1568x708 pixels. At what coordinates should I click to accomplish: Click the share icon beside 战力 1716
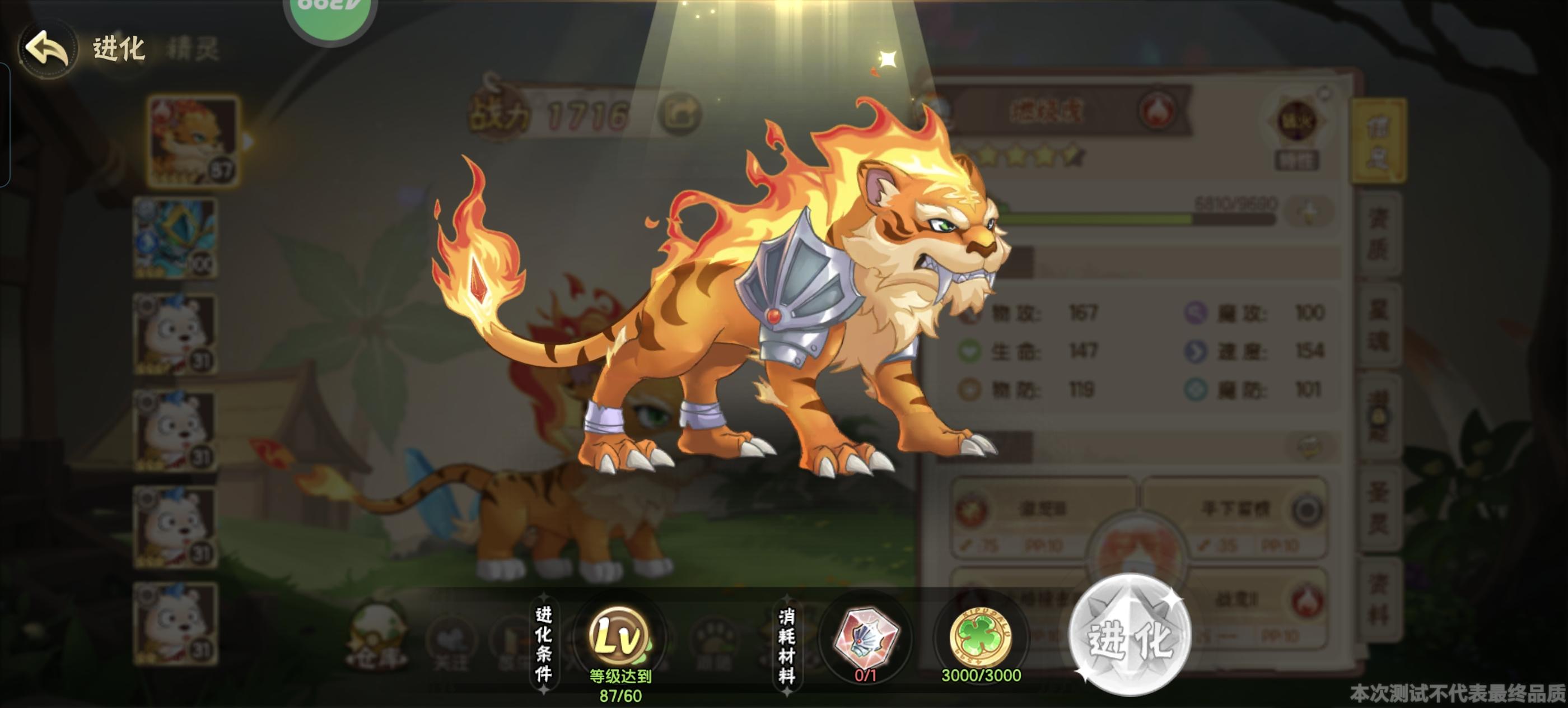686,113
